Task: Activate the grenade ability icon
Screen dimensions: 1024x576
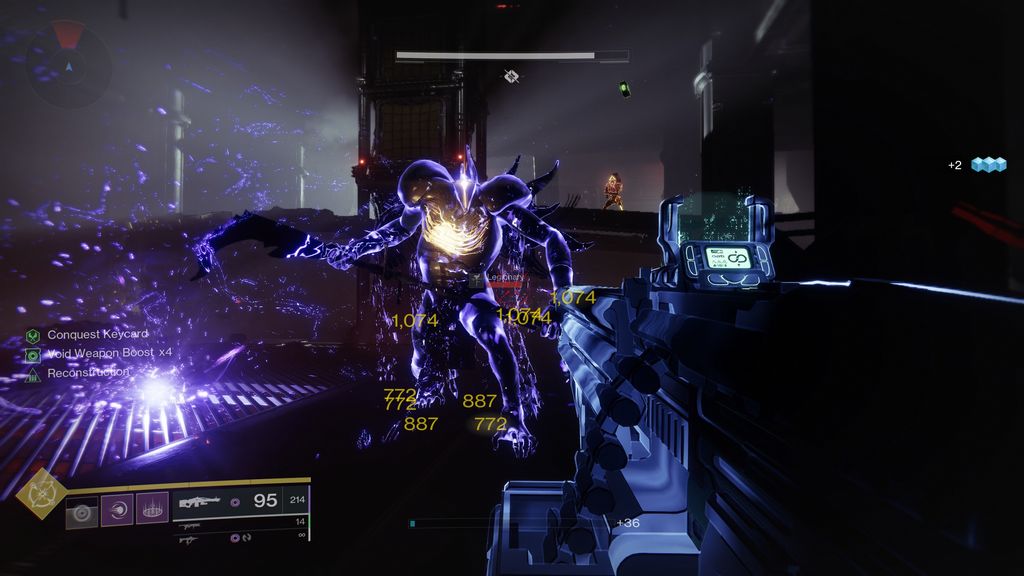Action: pos(81,510)
